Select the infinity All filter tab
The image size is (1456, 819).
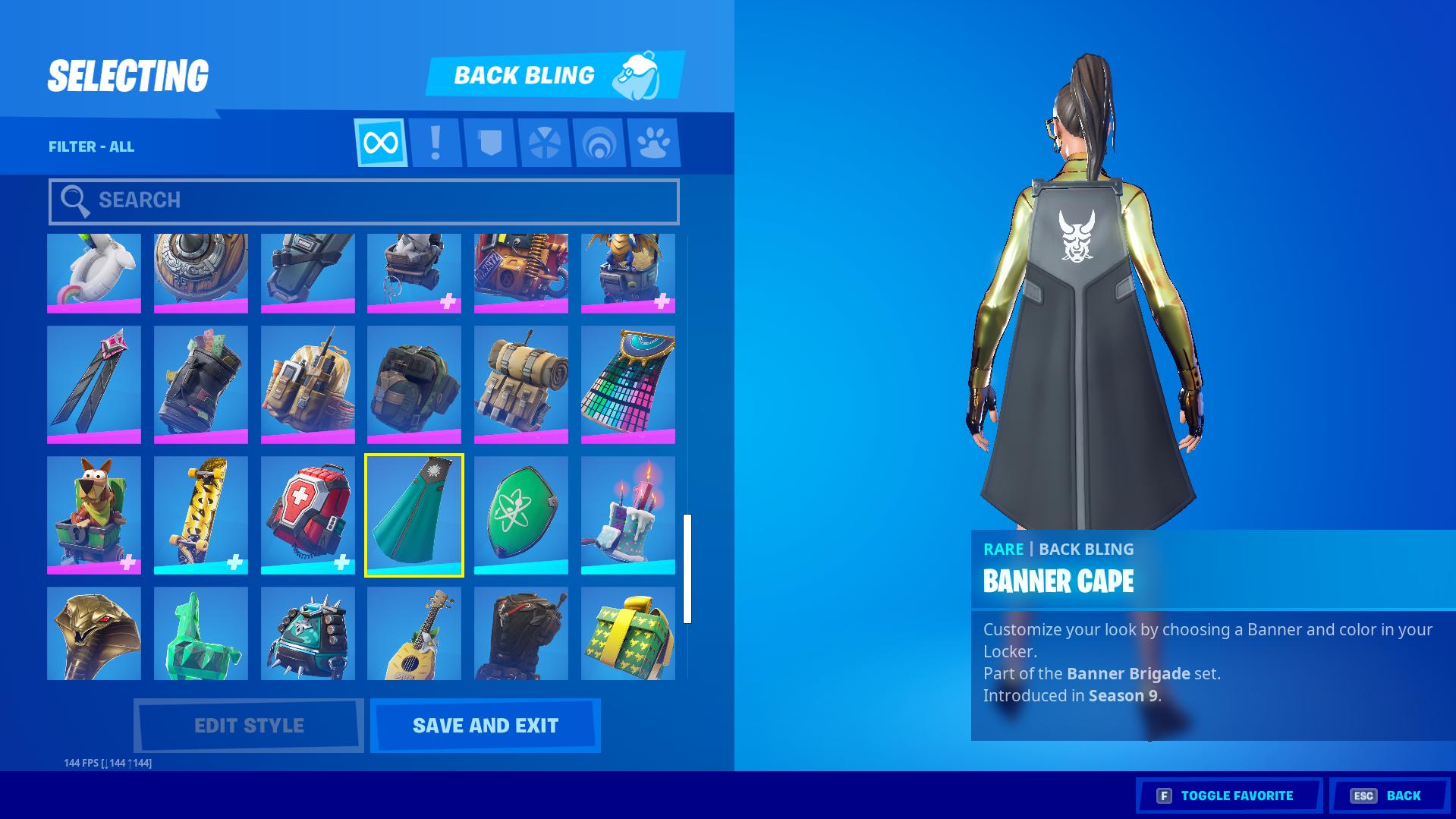381,143
